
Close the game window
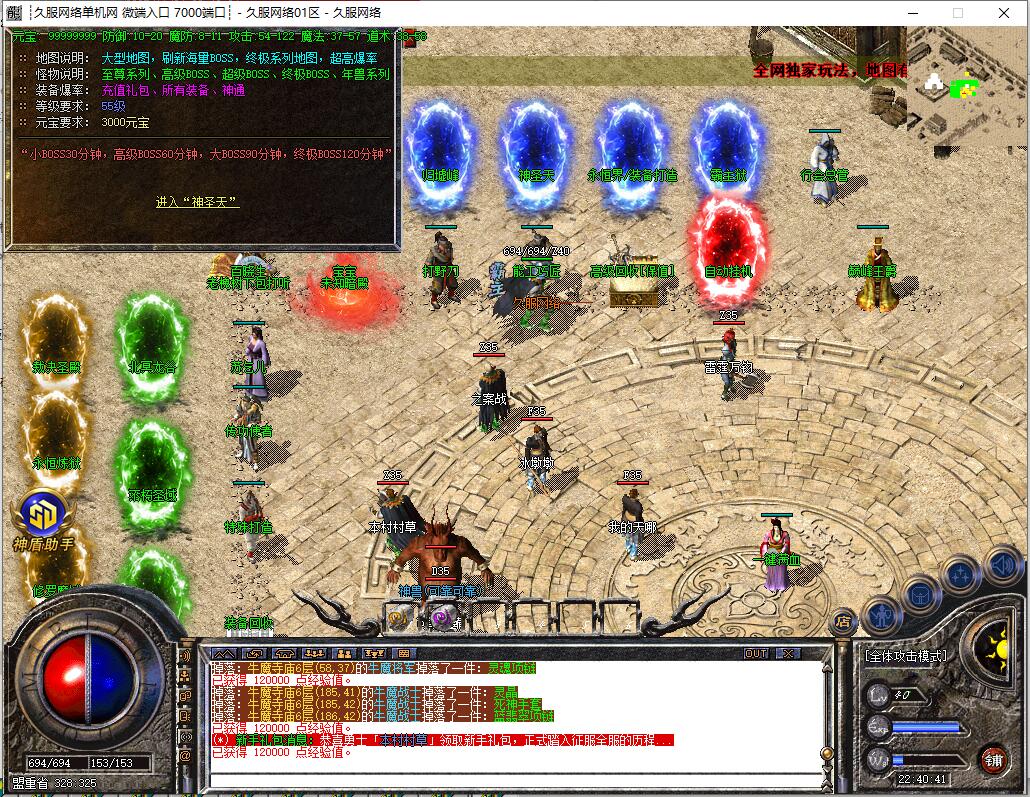pos(1003,13)
